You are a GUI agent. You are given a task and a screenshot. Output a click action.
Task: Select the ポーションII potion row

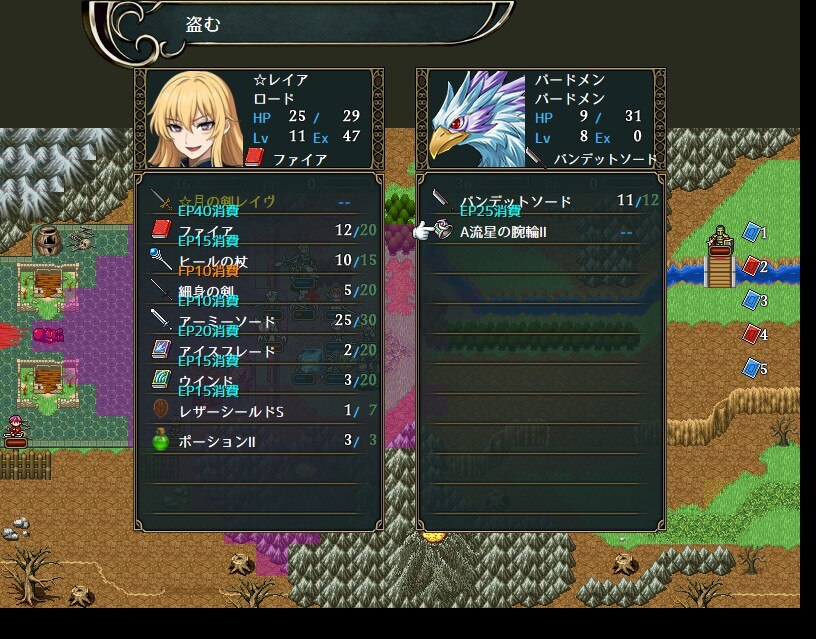pyautogui.click(x=258, y=441)
